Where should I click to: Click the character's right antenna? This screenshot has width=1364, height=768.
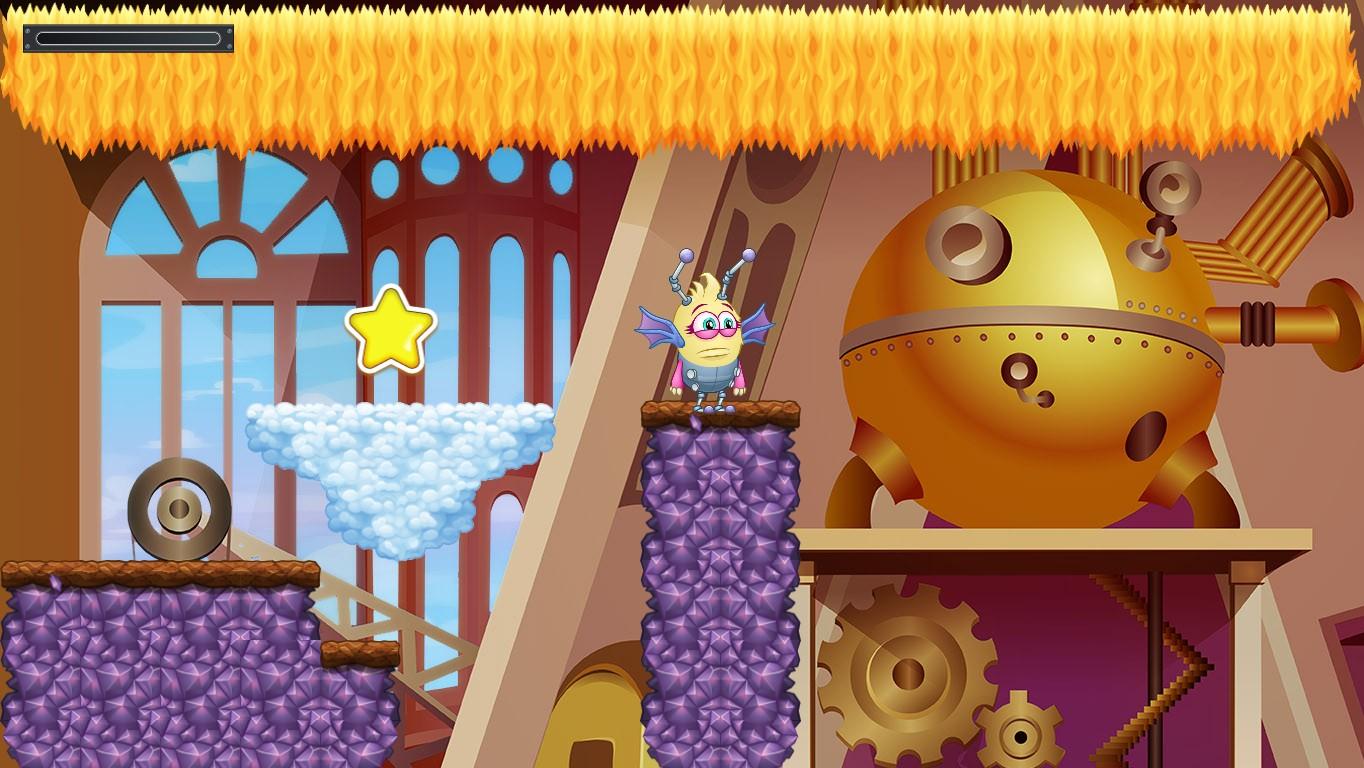(x=748, y=258)
